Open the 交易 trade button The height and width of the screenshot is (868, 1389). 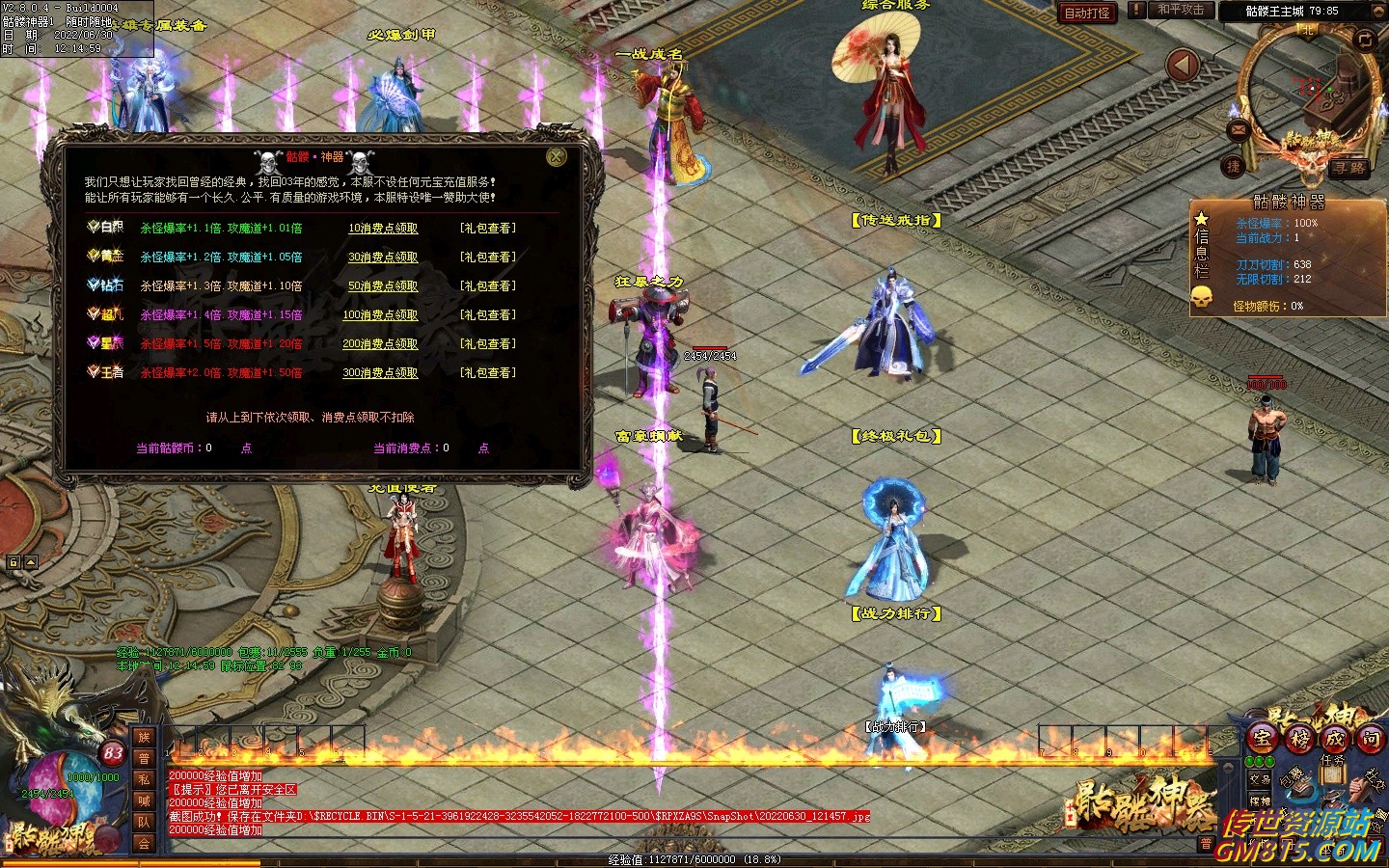click(x=1260, y=779)
